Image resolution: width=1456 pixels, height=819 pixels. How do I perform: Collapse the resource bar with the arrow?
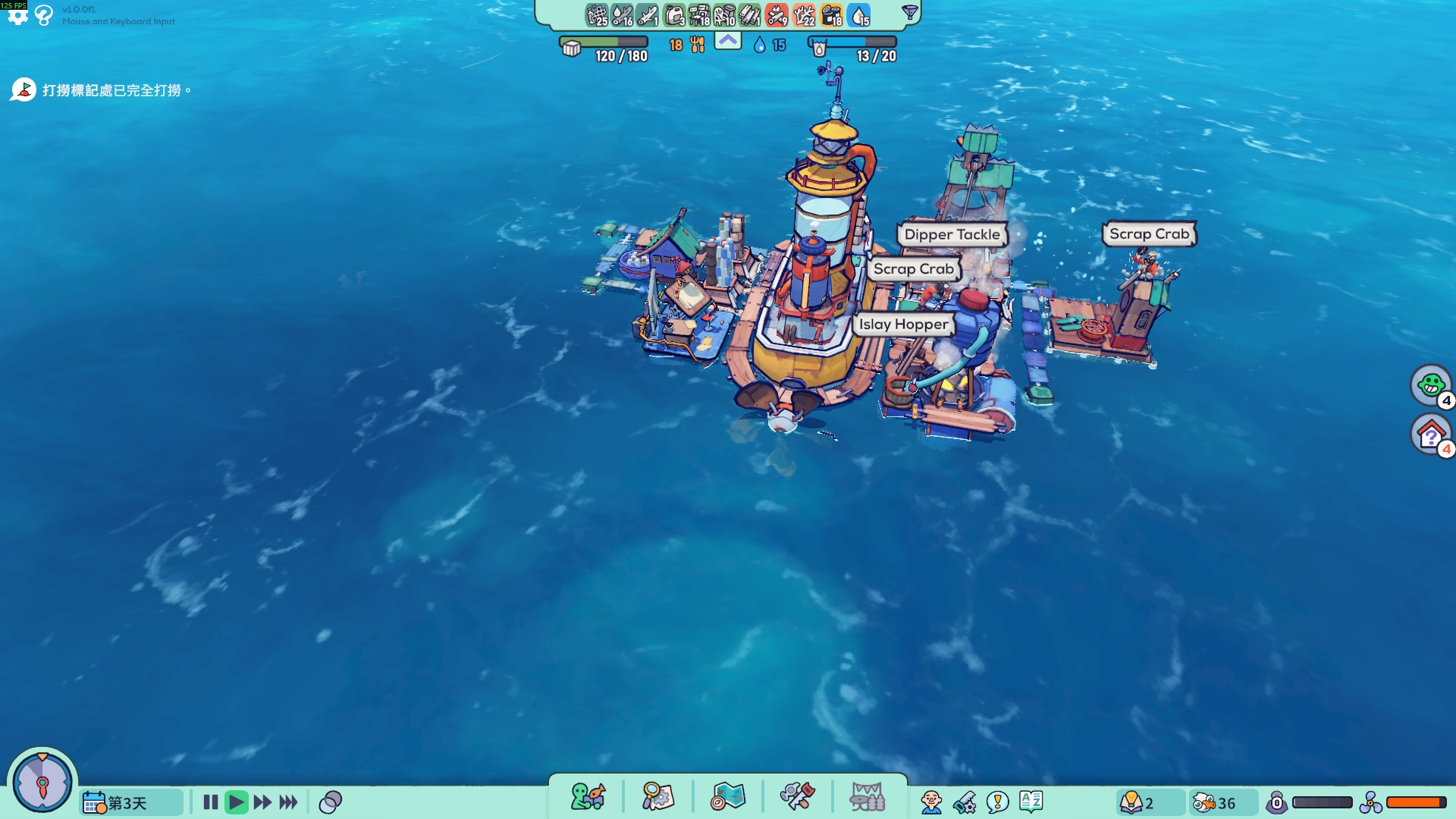[x=728, y=41]
